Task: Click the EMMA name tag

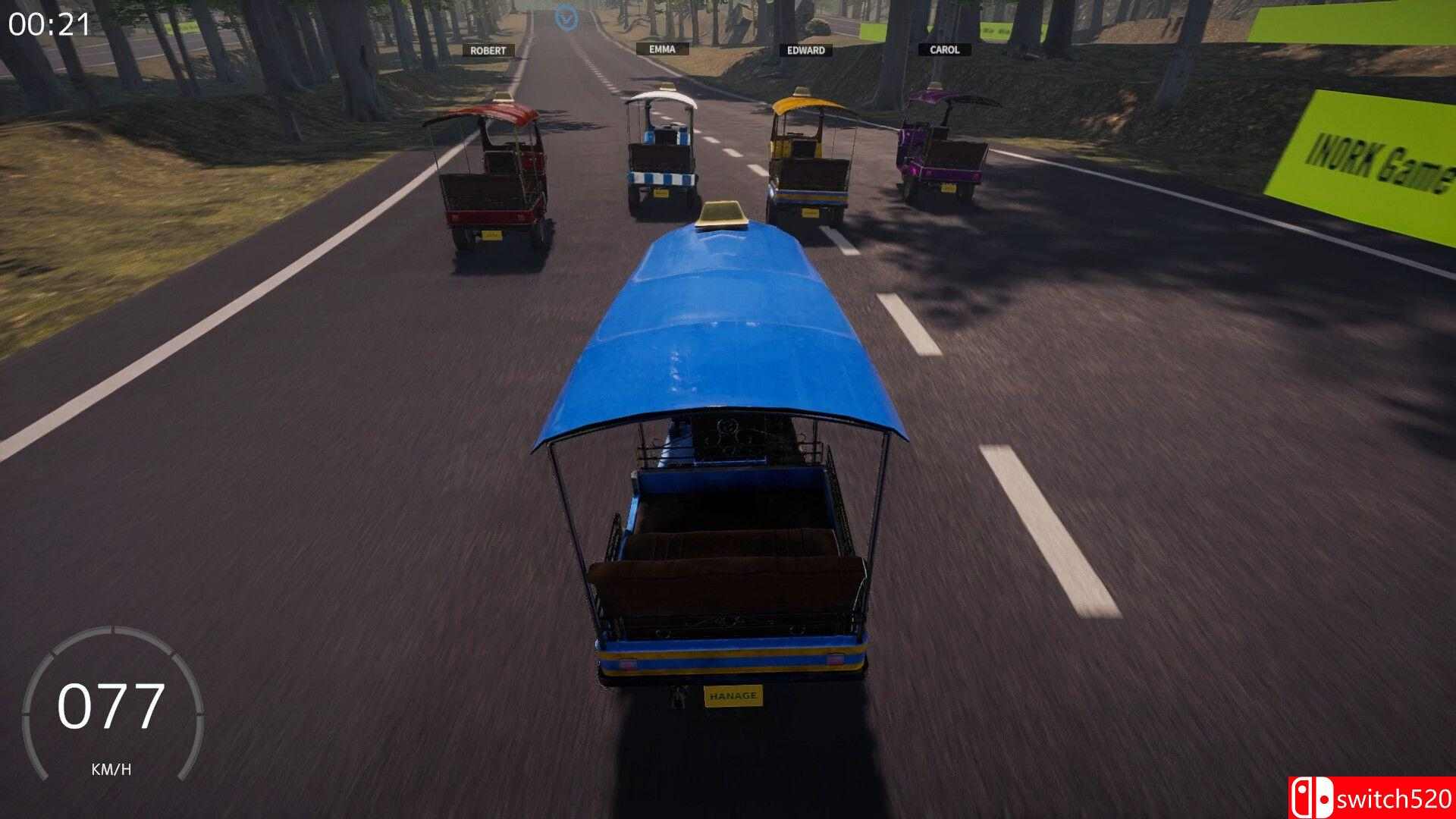Action: tap(662, 49)
